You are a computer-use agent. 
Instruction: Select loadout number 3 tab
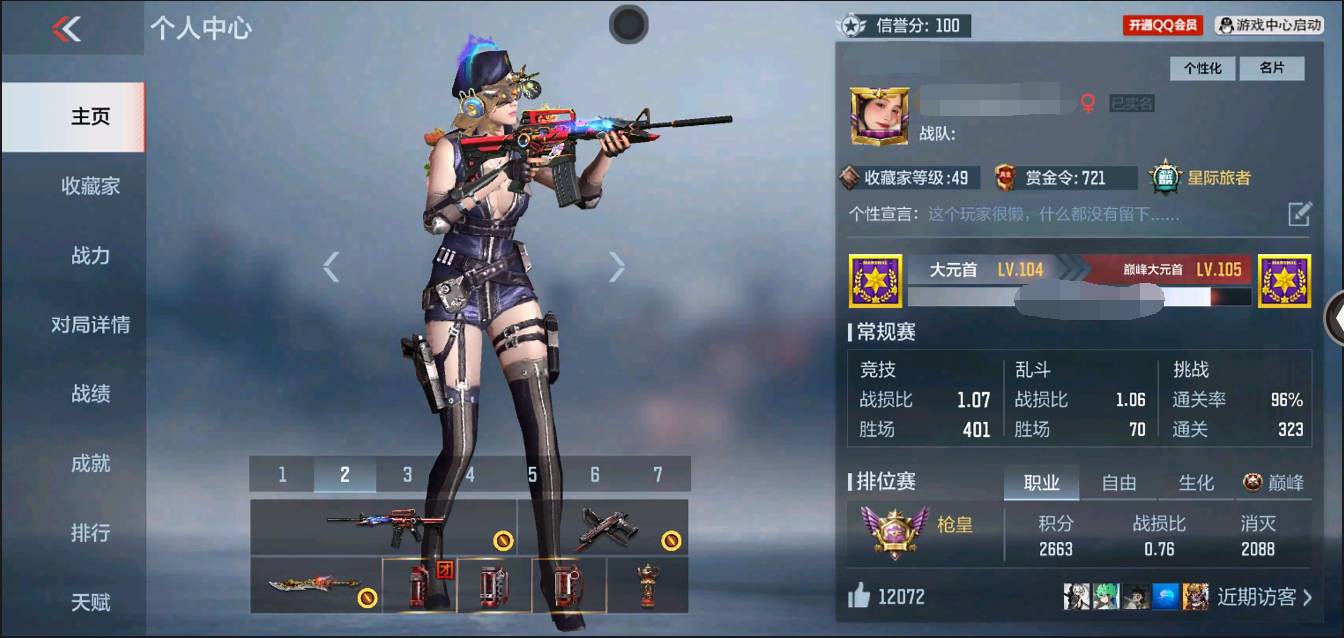pyautogui.click(x=407, y=475)
